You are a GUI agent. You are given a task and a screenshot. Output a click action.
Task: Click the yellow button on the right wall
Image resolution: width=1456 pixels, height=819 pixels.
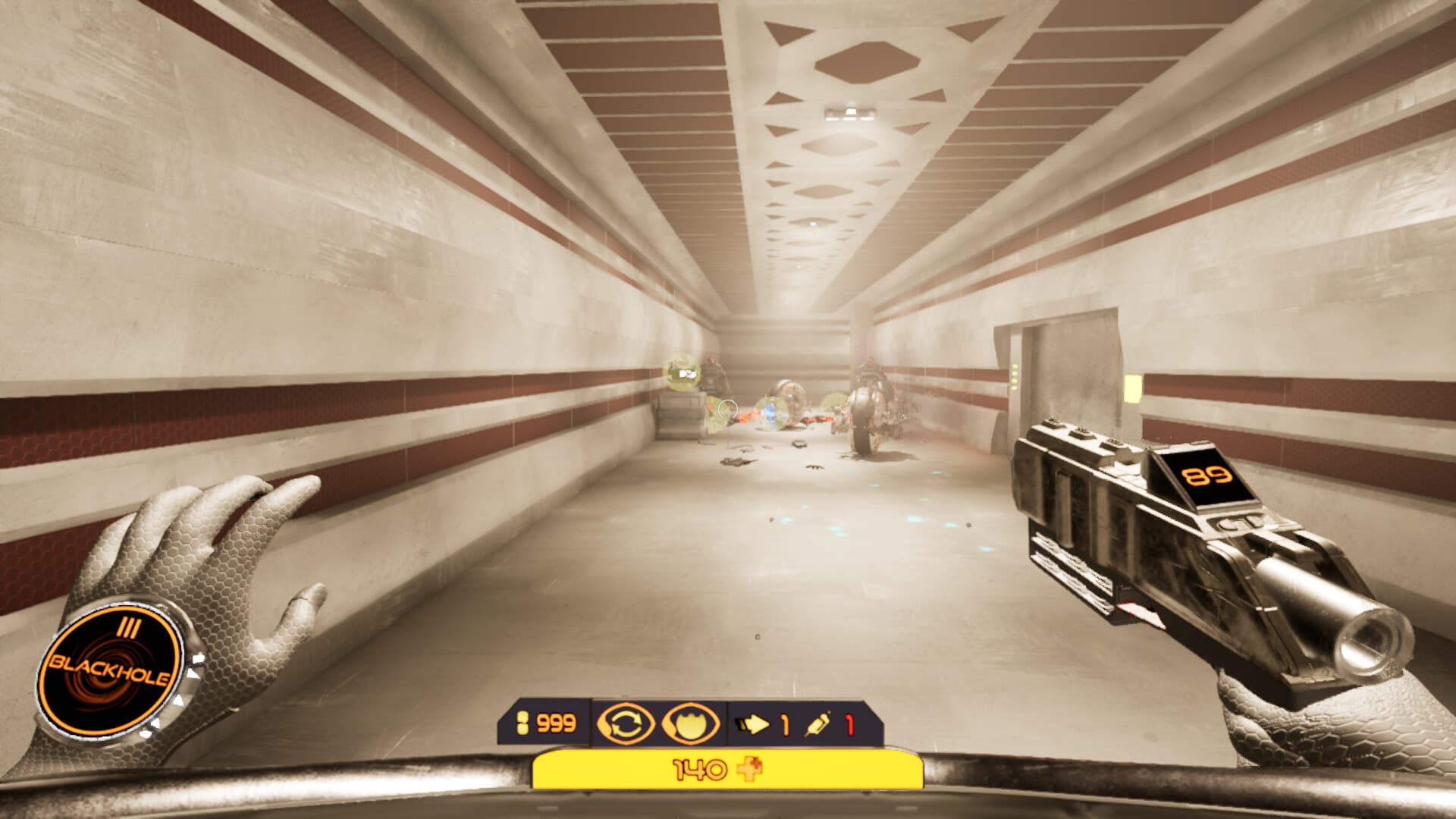pos(1134,388)
